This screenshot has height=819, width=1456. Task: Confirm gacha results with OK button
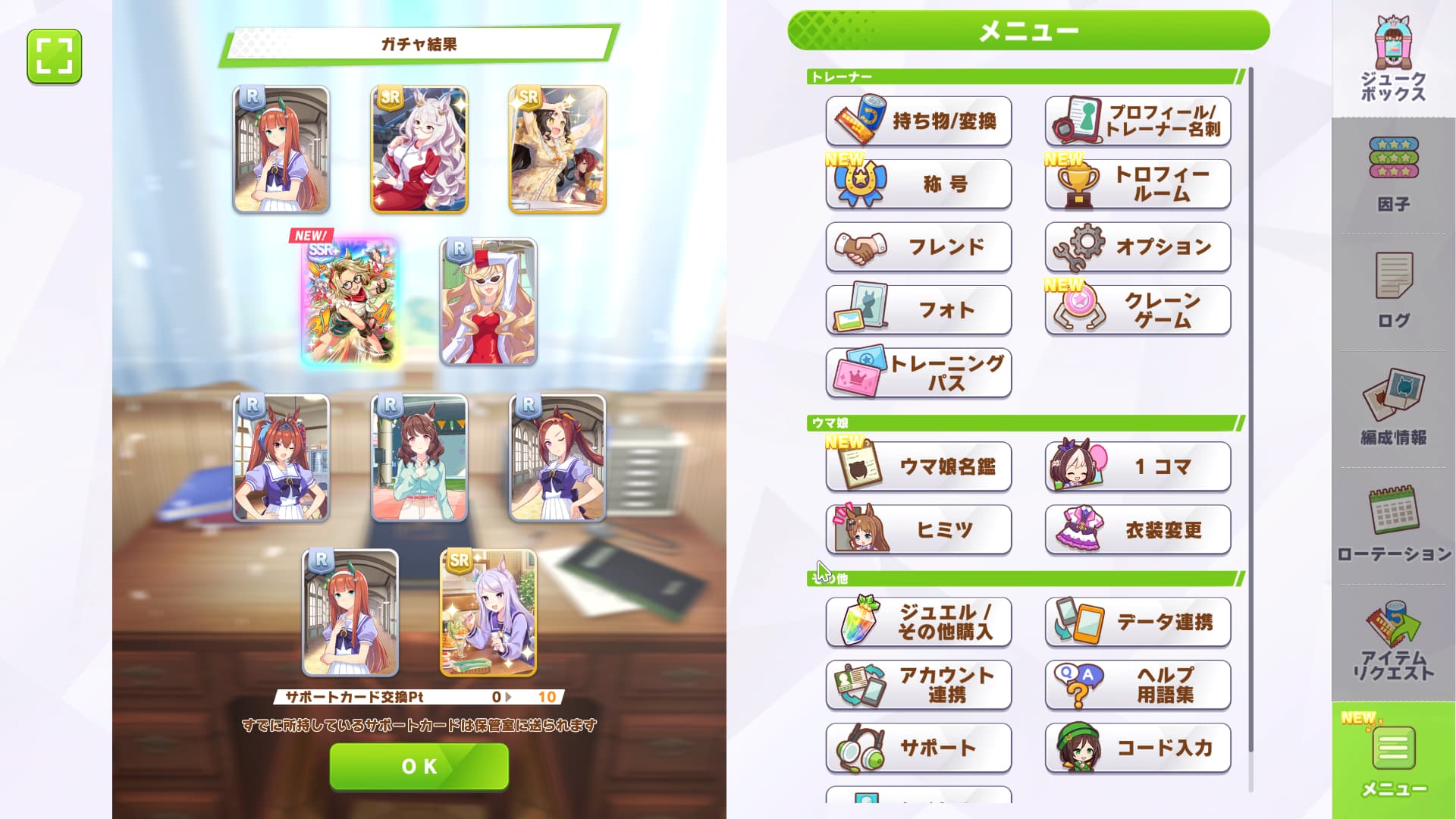click(419, 766)
